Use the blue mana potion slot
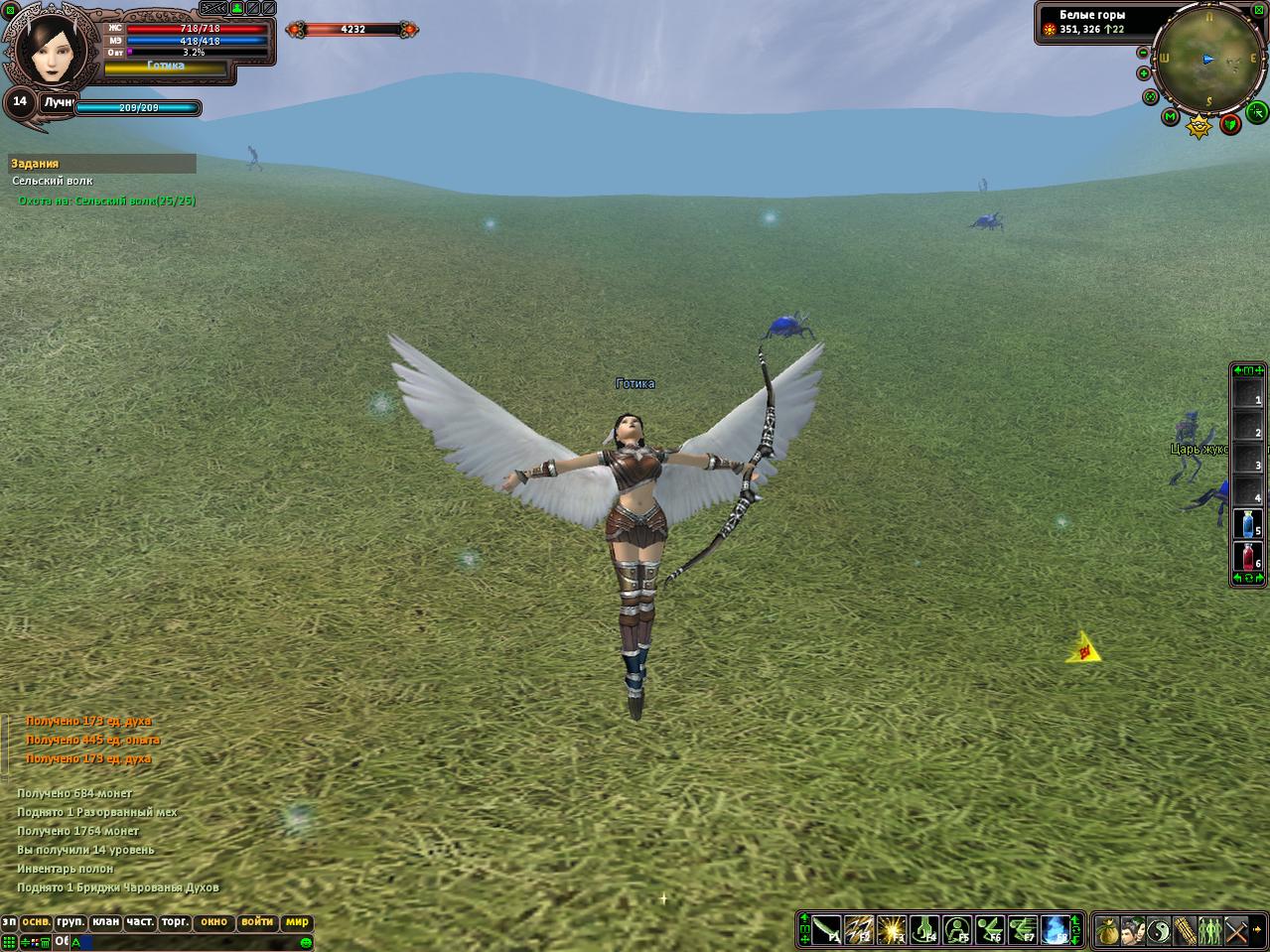Screen dimensions: 1270x952 pos(1247,523)
